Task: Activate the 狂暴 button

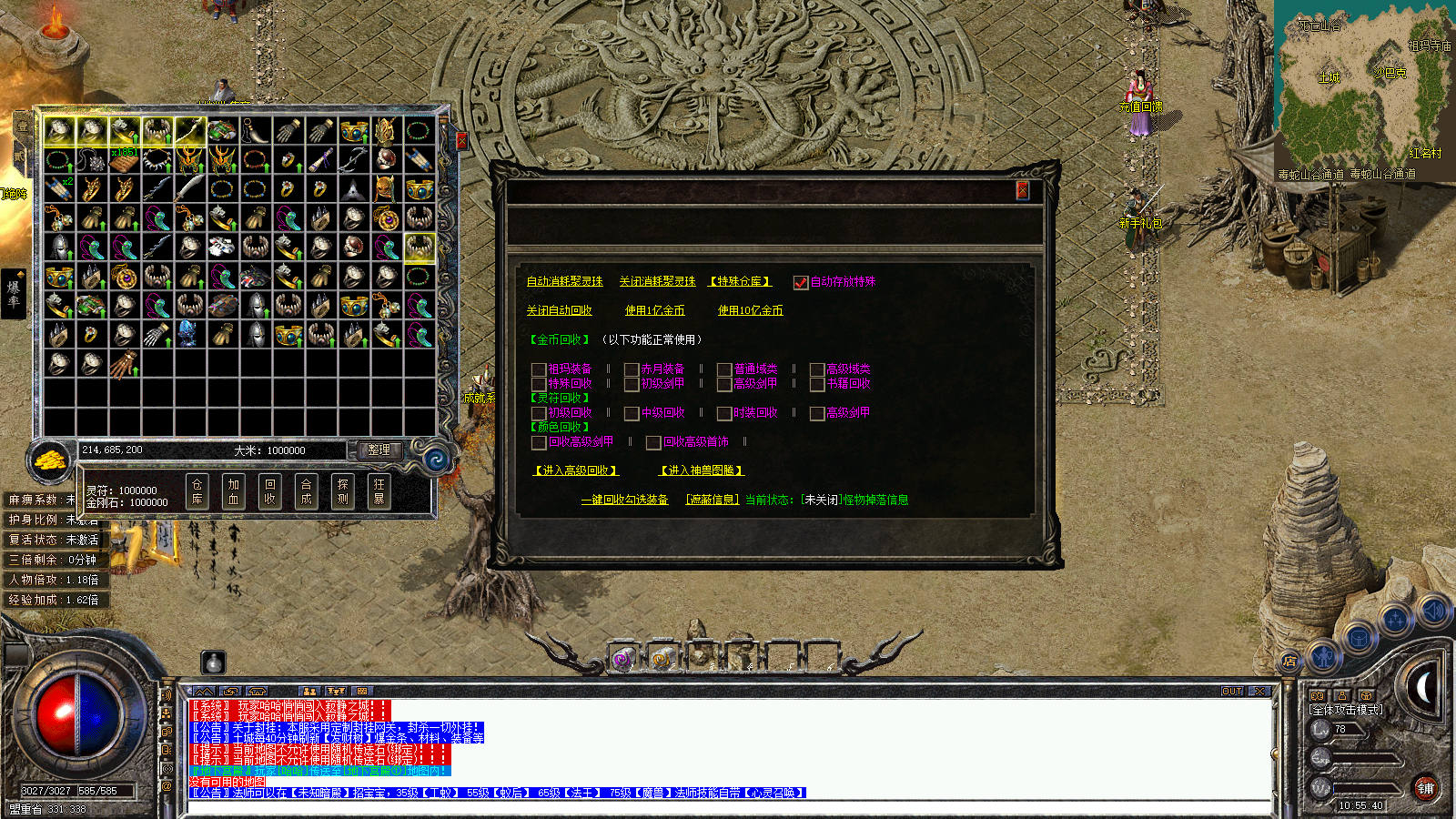Action: click(x=379, y=491)
